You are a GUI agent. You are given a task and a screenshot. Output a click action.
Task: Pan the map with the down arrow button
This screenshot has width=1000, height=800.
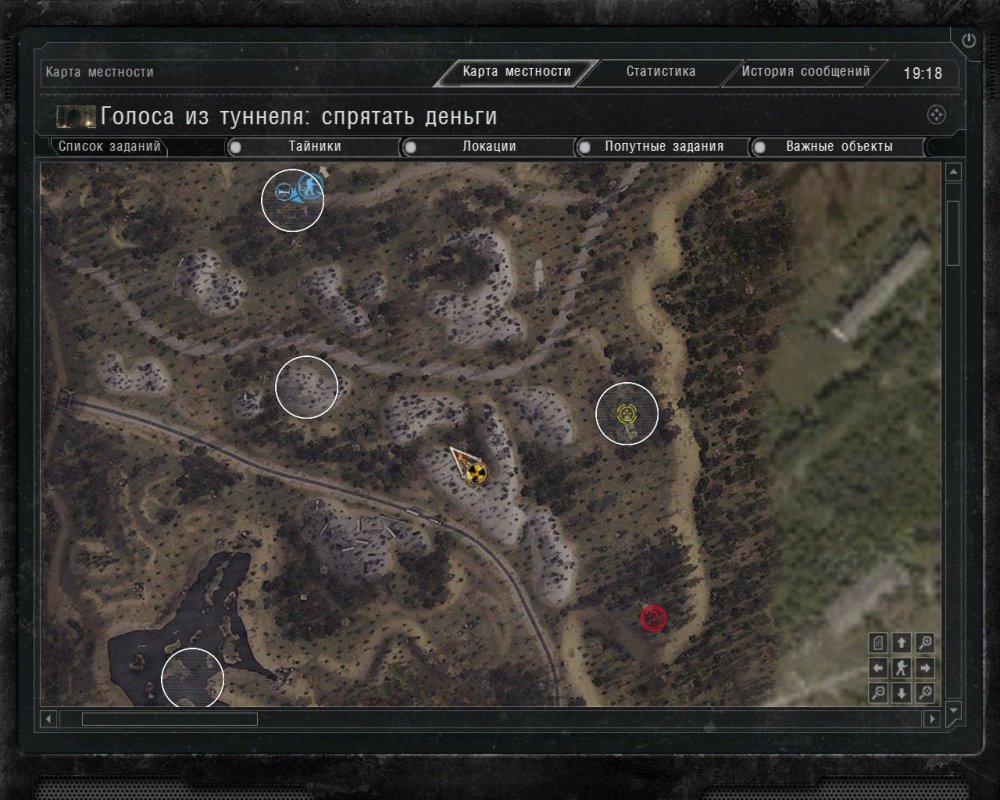(902, 692)
